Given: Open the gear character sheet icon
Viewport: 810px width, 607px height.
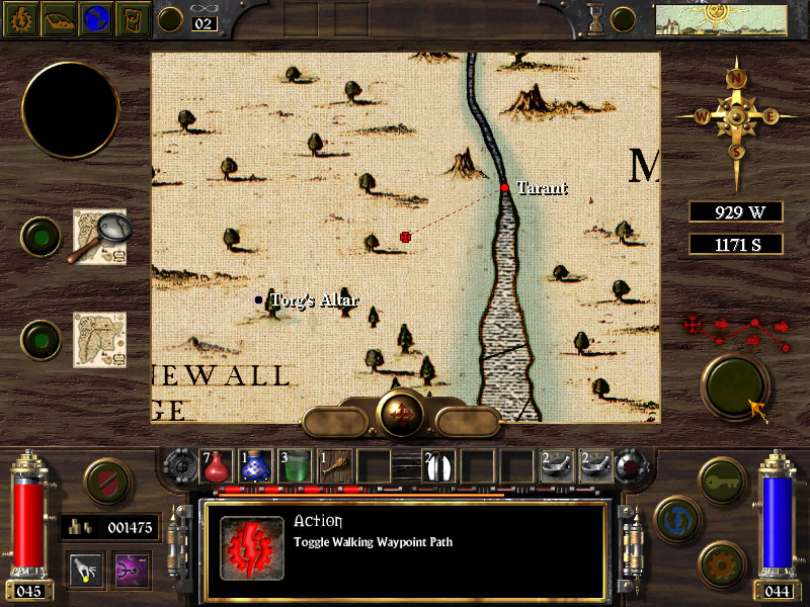Looking at the screenshot, I should tap(19, 18).
